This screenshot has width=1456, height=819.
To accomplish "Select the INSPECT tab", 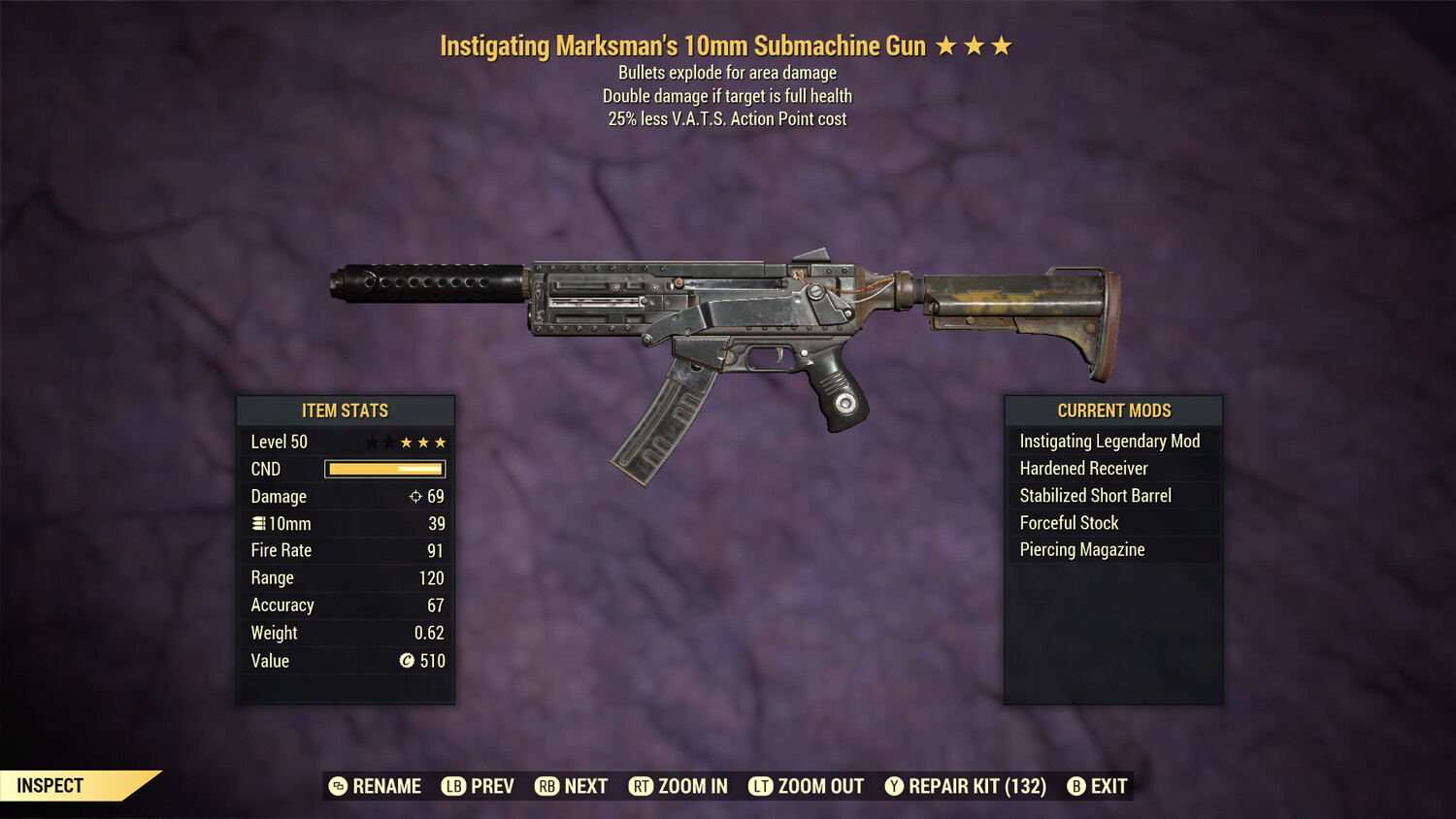I will tap(50, 785).
